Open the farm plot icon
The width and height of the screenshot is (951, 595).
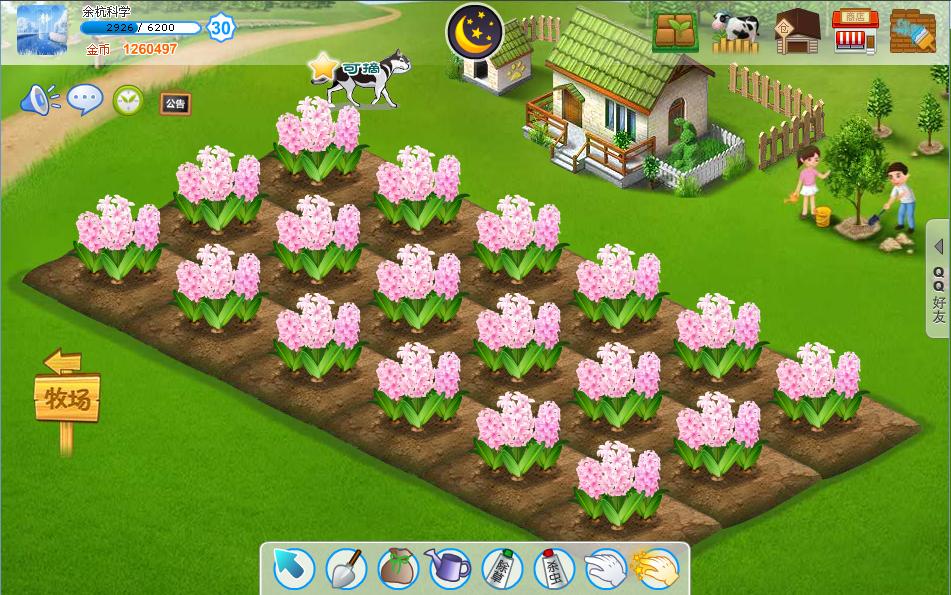676,31
